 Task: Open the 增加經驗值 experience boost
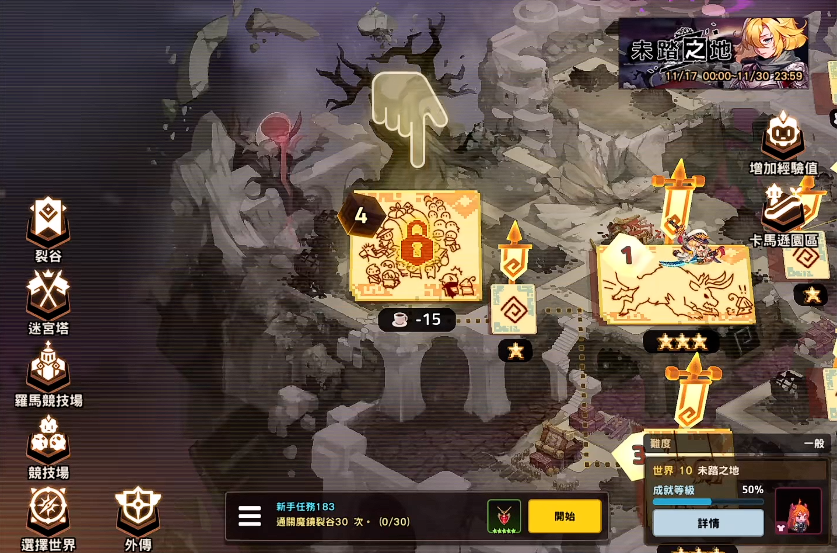(x=785, y=142)
